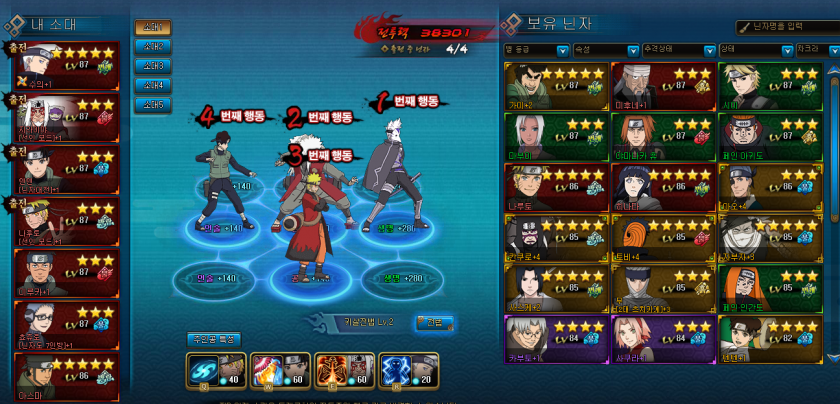The image size is (840, 404).
Task: Type in the 닌자명을 입력 search field
Action: 788,27
